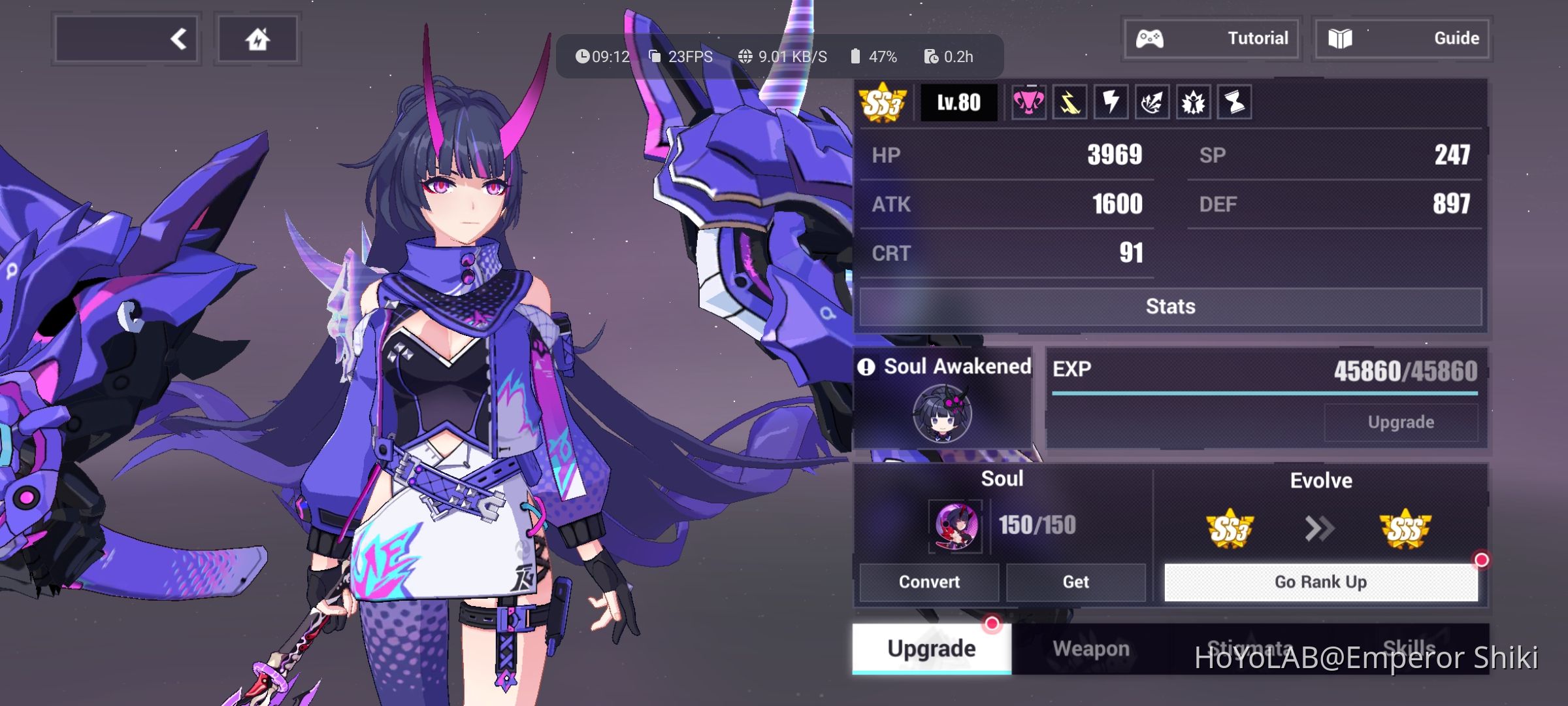The height and width of the screenshot is (706, 1568).
Task: Switch to the Weapon tab
Action: [x=1092, y=648]
